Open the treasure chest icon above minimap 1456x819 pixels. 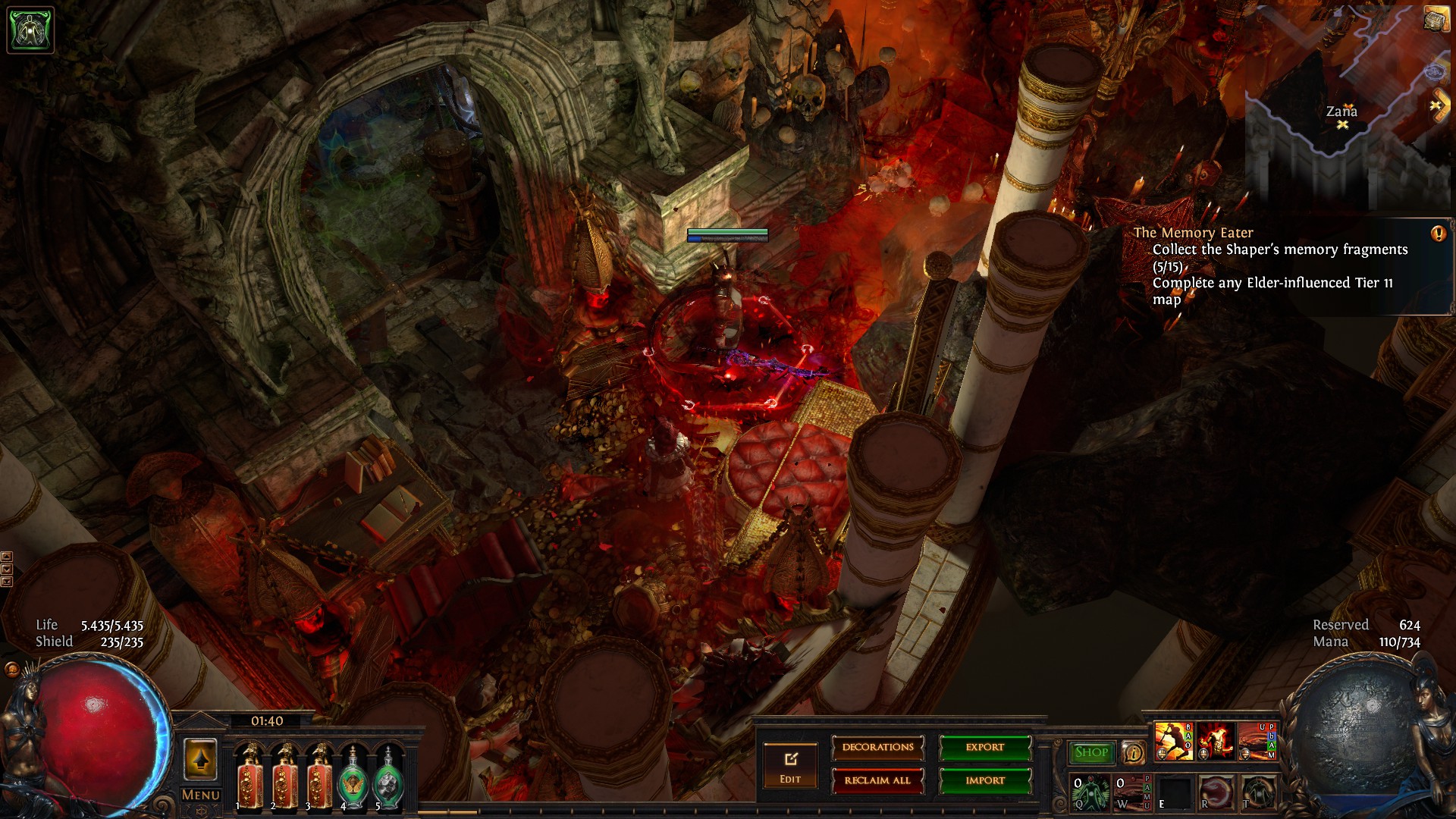[1435, 20]
